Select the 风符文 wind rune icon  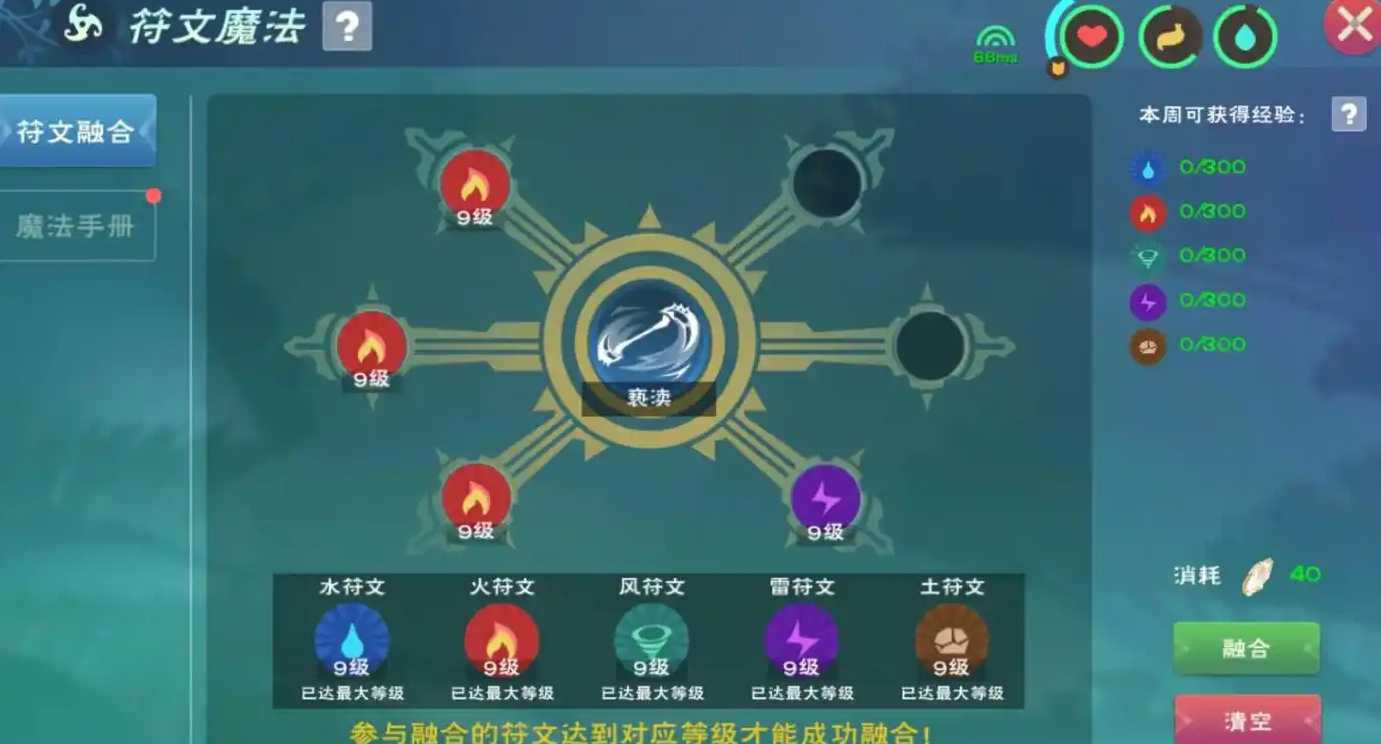click(651, 638)
